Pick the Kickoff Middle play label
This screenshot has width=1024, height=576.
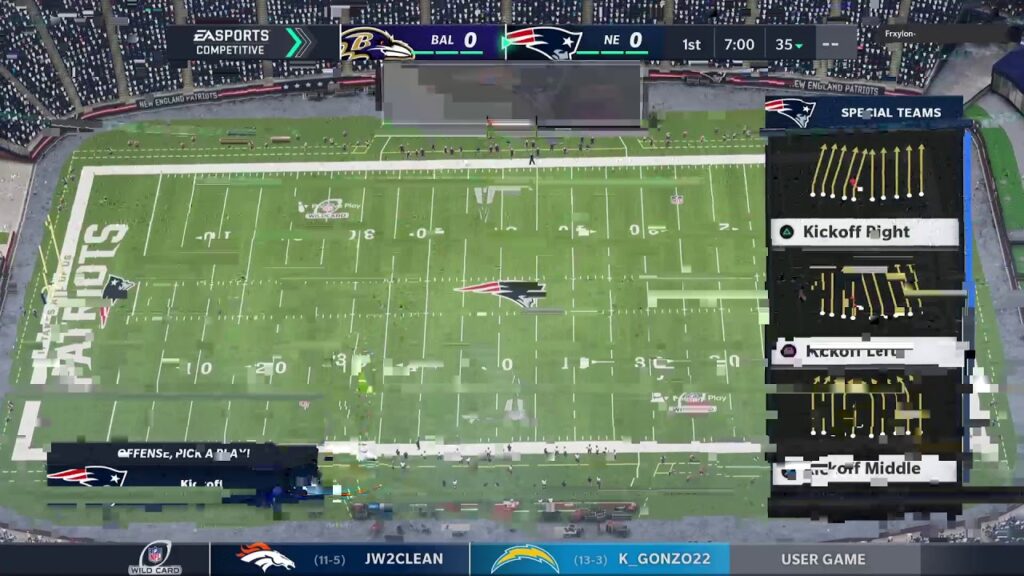click(x=865, y=468)
